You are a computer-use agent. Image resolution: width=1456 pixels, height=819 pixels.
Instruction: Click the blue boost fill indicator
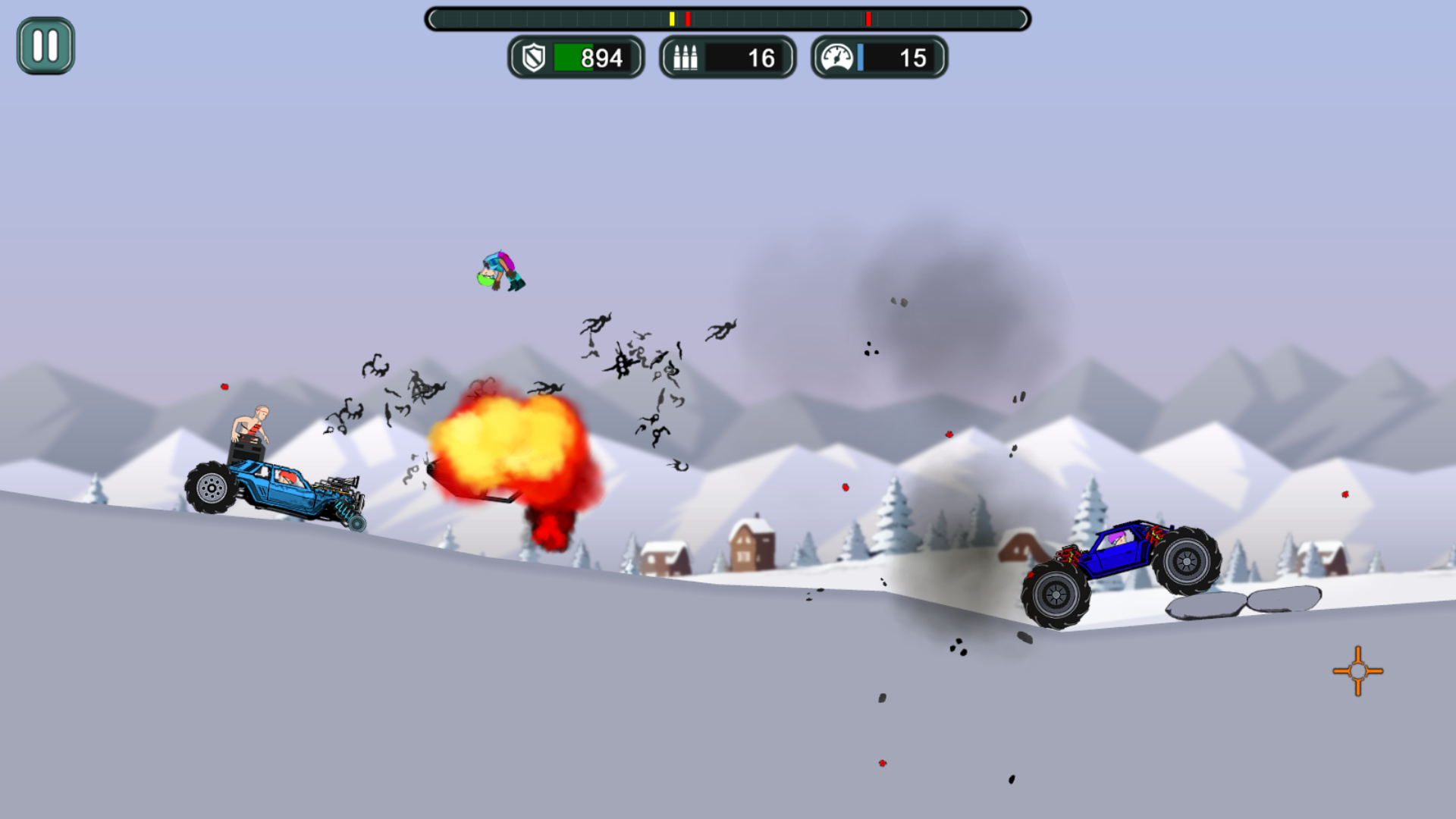pyautogui.click(x=861, y=57)
